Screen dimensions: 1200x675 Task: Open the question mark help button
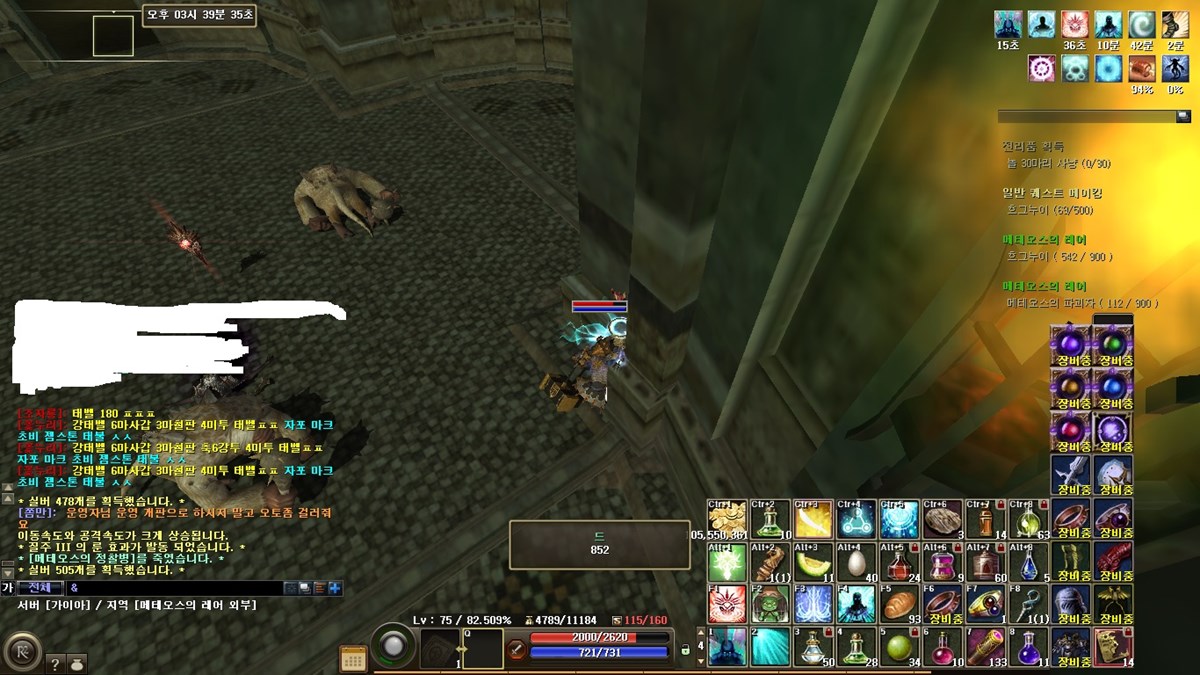tap(55, 662)
